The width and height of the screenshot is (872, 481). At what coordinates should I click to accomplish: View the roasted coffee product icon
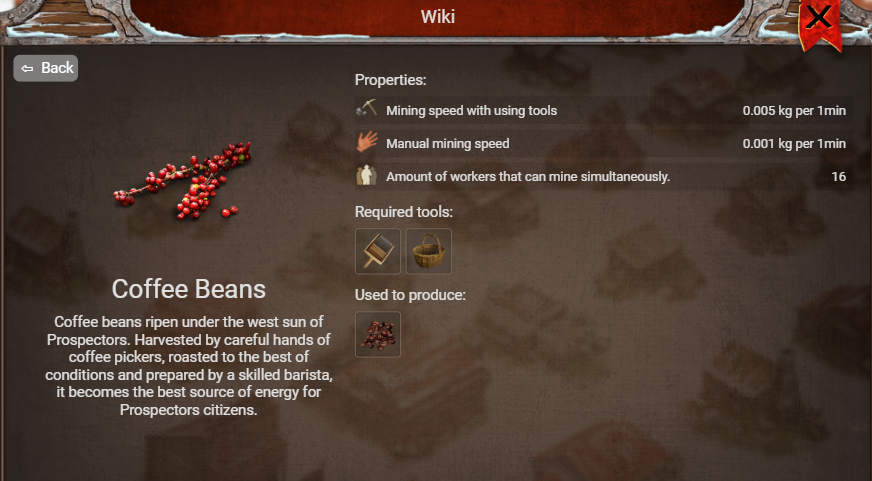(x=378, y=334)
